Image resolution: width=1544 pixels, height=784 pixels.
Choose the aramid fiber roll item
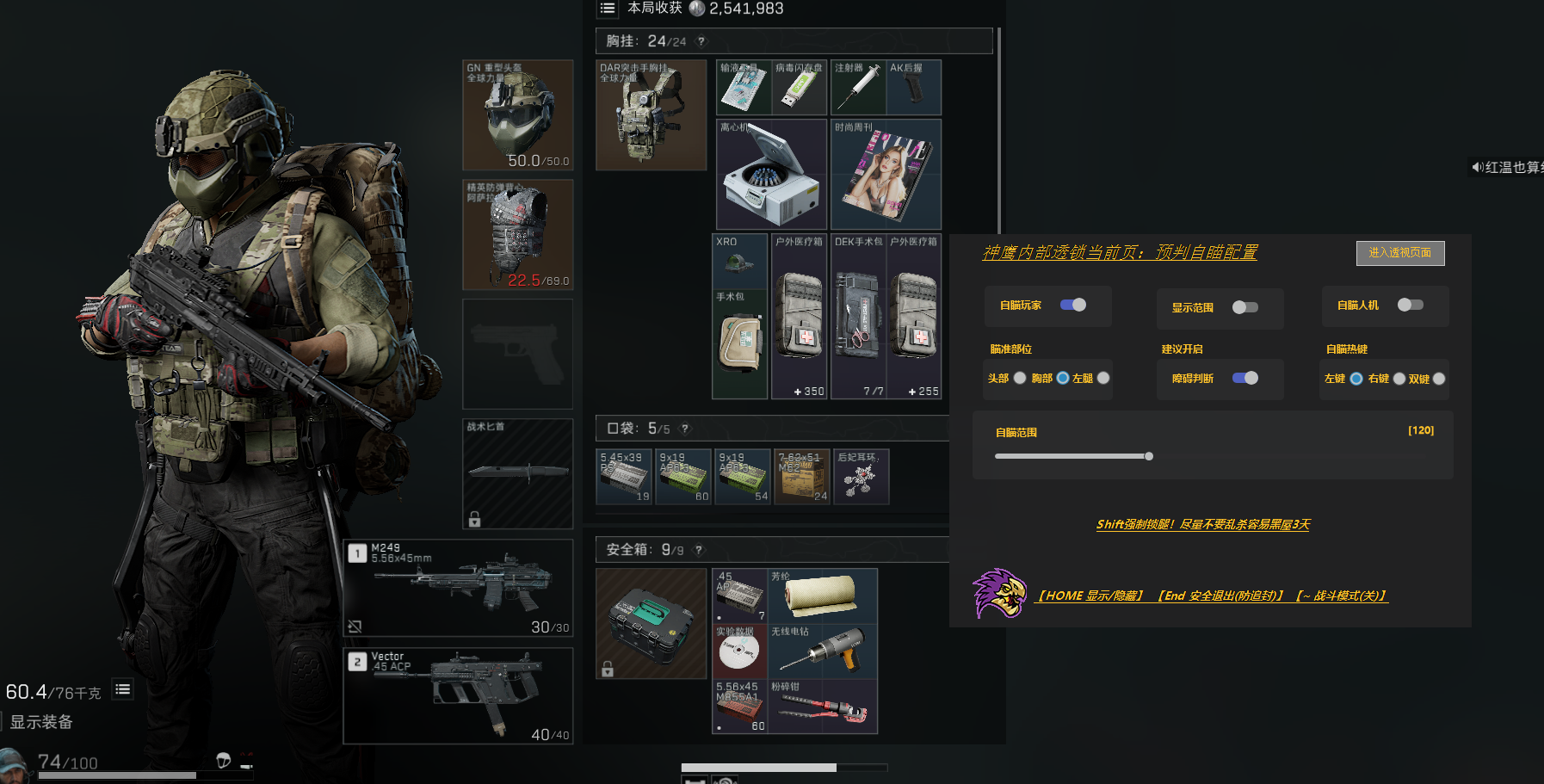[x=822, y=596]
